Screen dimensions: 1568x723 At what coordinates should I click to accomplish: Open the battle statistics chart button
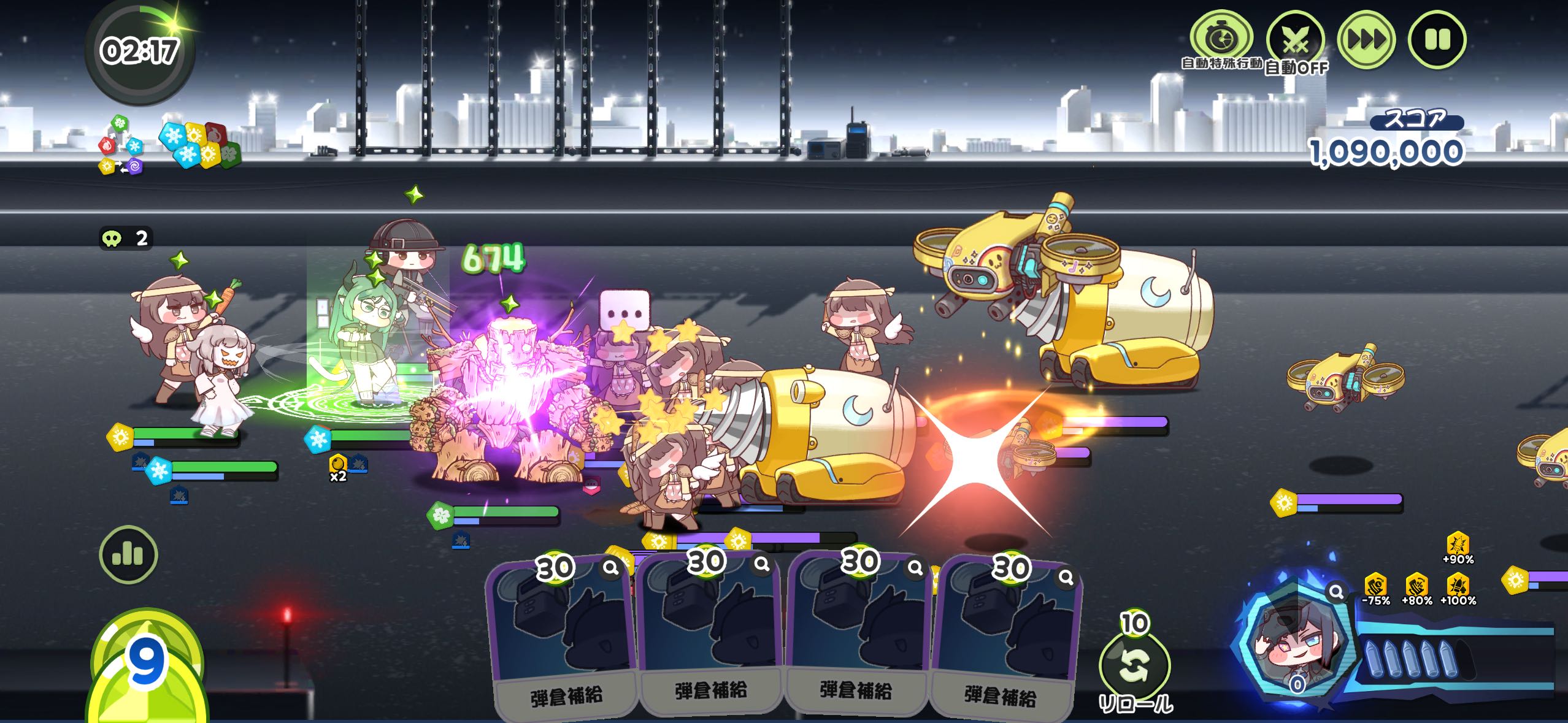tap(128, 554)
